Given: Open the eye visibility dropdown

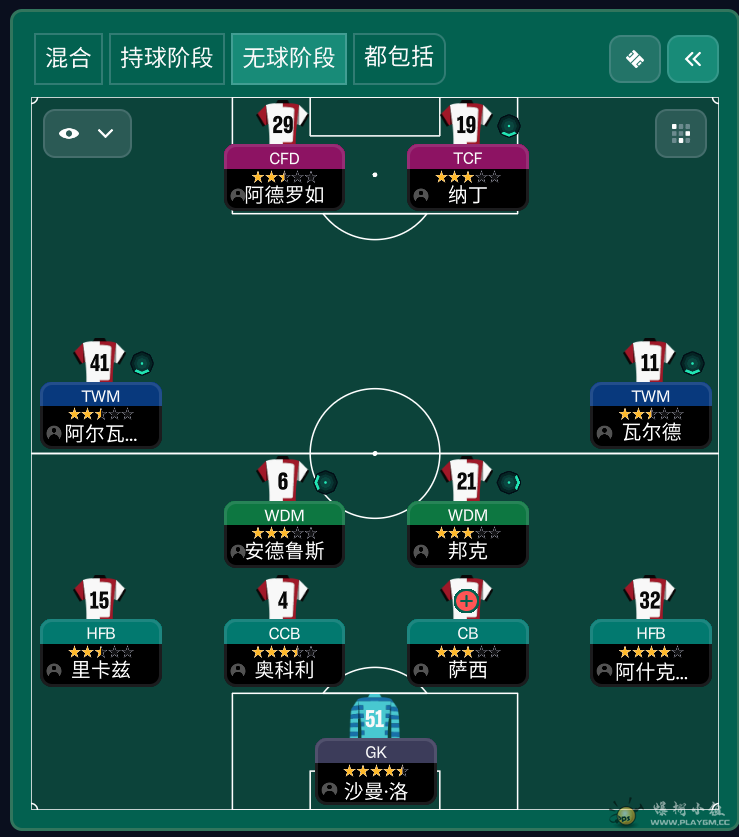Looking at the screenshot, I should point(87,133).
